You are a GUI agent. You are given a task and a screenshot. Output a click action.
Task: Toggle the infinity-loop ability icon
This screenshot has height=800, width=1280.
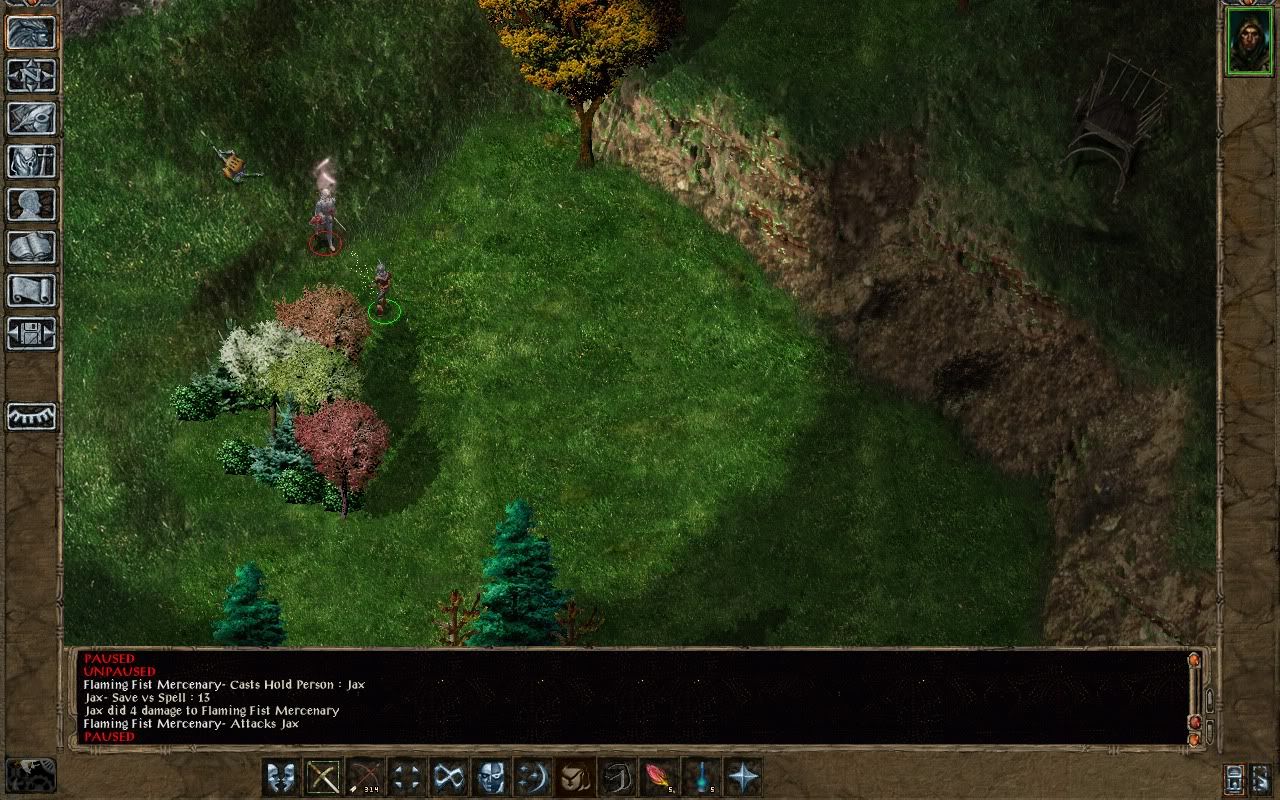449,777
